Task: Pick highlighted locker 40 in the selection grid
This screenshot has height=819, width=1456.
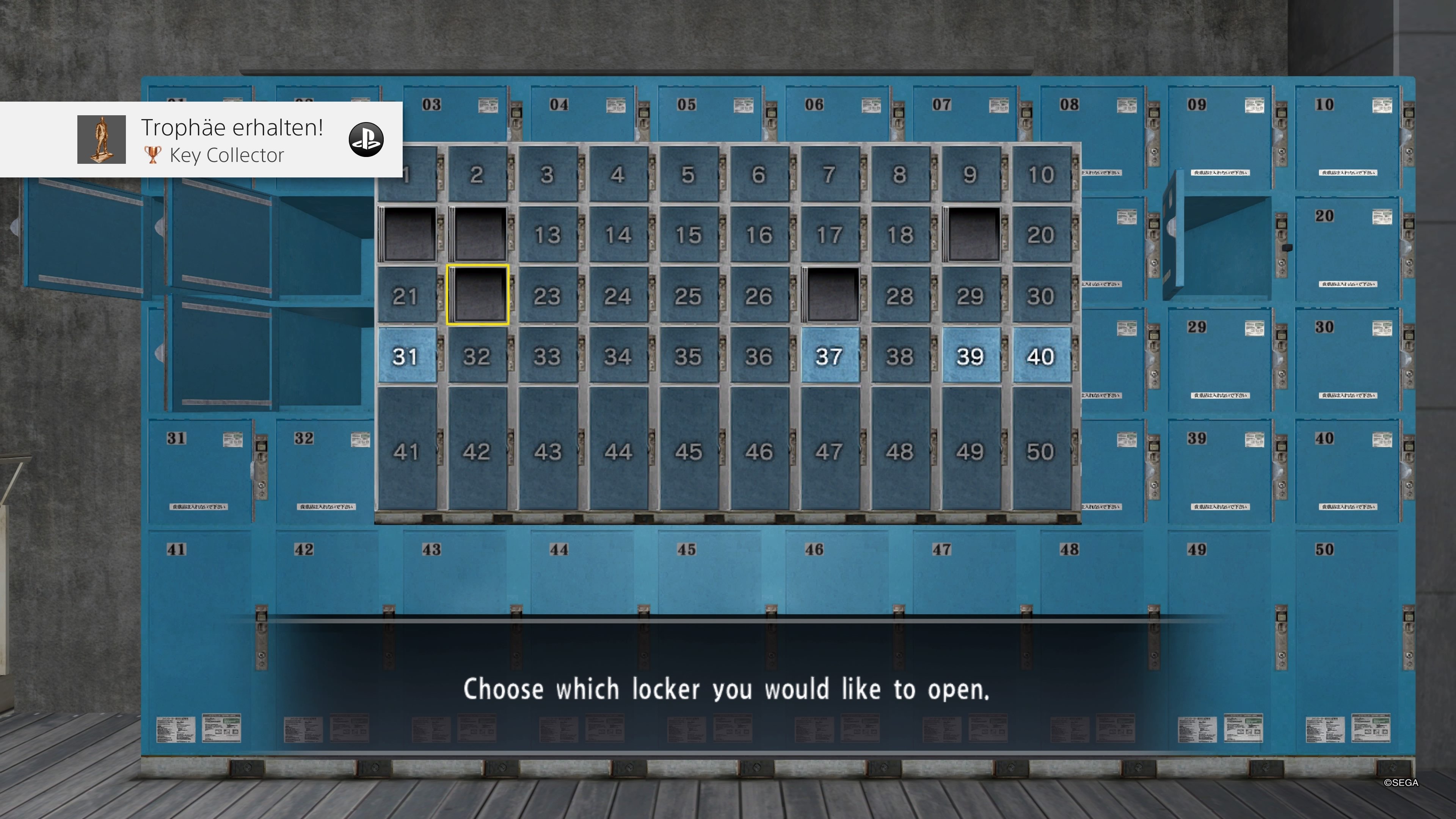Action: (1040, 356)
